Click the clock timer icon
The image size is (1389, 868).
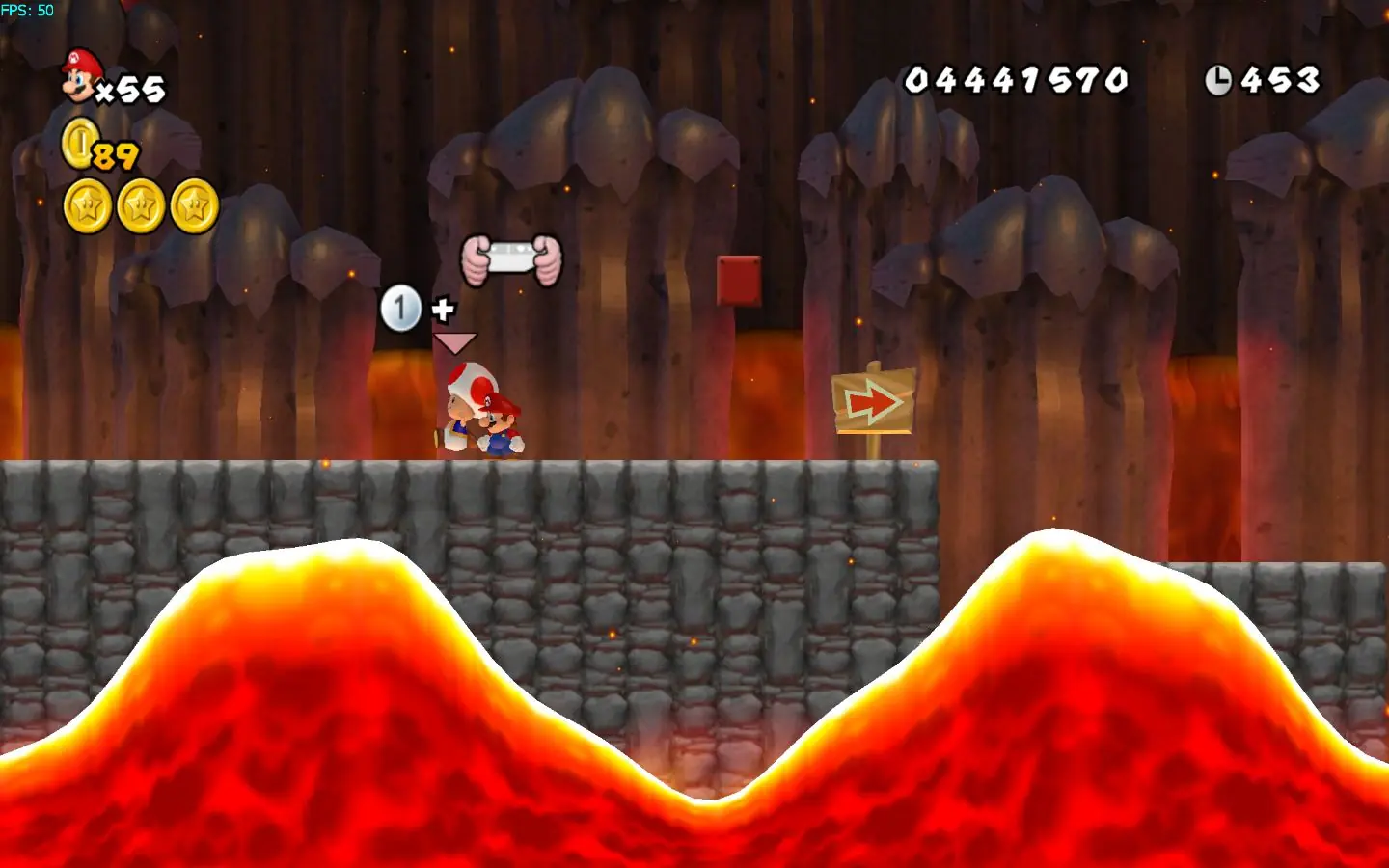click(1219, 77)
